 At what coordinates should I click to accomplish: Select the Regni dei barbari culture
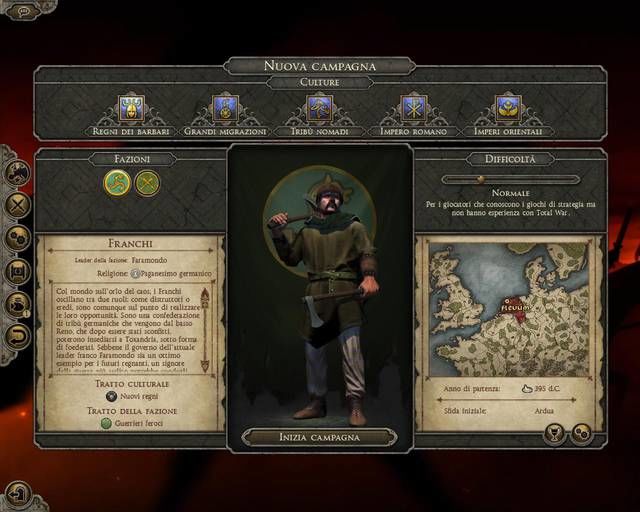coord(131,109)
